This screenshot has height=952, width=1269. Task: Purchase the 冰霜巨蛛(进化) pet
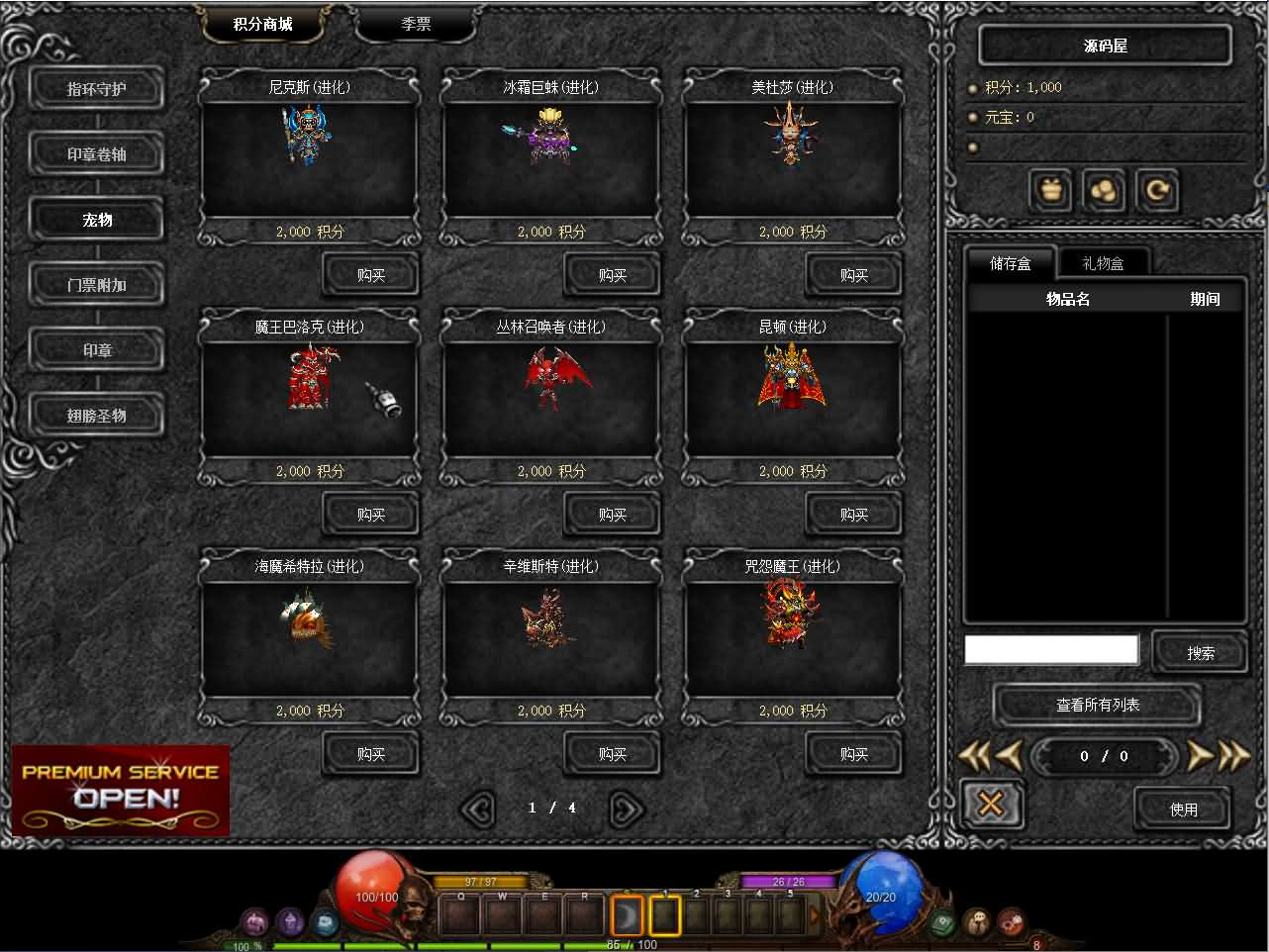click(x=613, y=275)
